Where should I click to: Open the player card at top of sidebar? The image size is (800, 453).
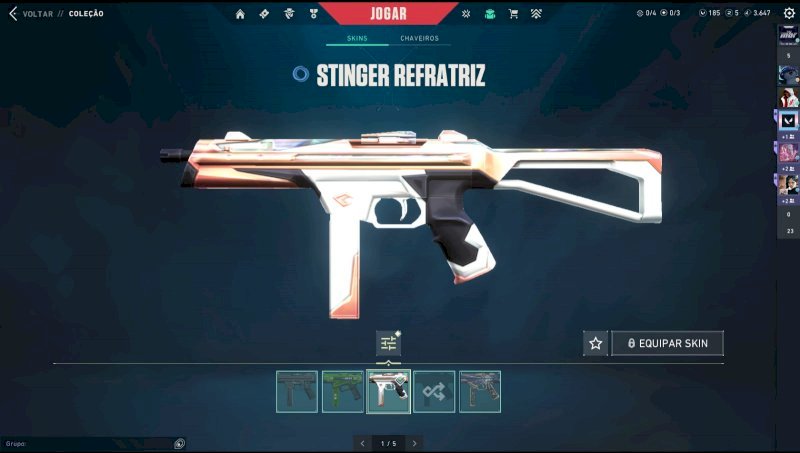pyautogui.click(x=788, y=36)
